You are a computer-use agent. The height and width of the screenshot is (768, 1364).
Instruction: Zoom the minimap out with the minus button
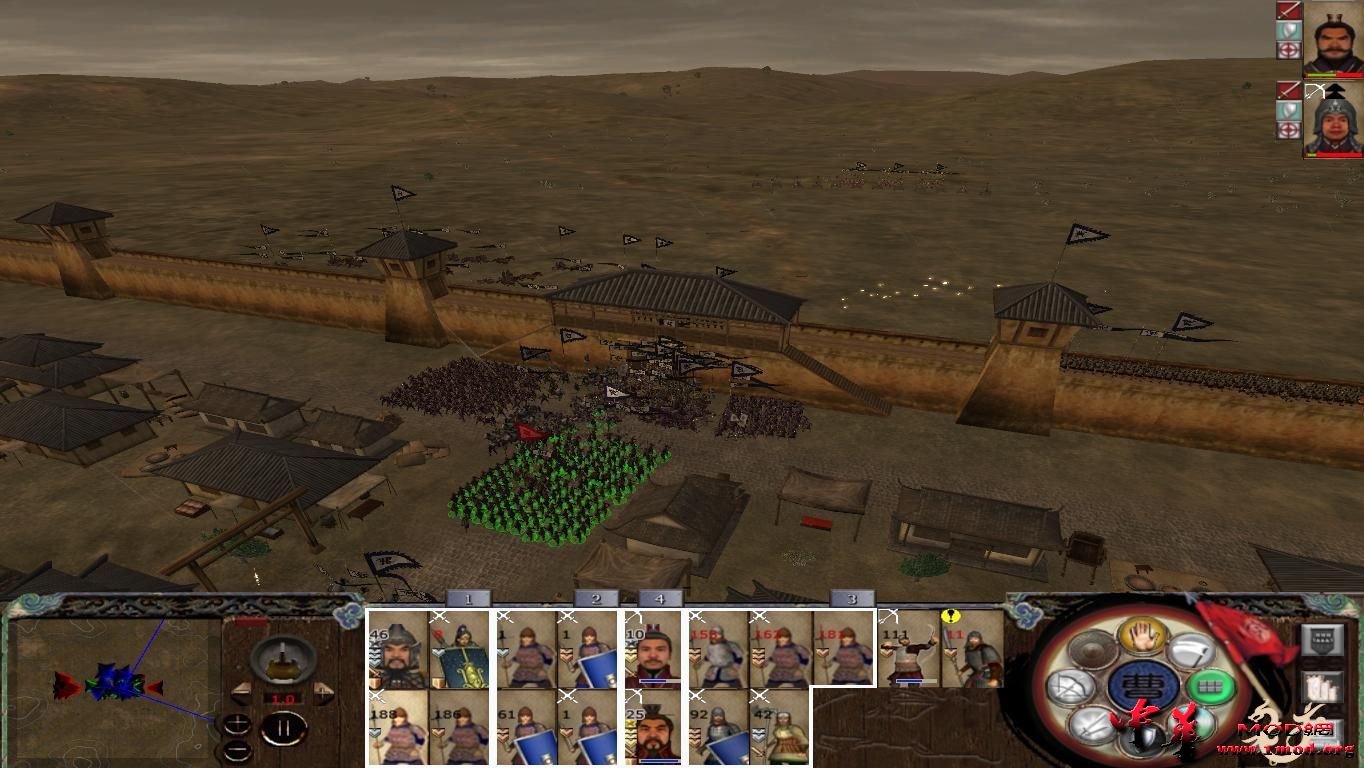tap(238, 750)
